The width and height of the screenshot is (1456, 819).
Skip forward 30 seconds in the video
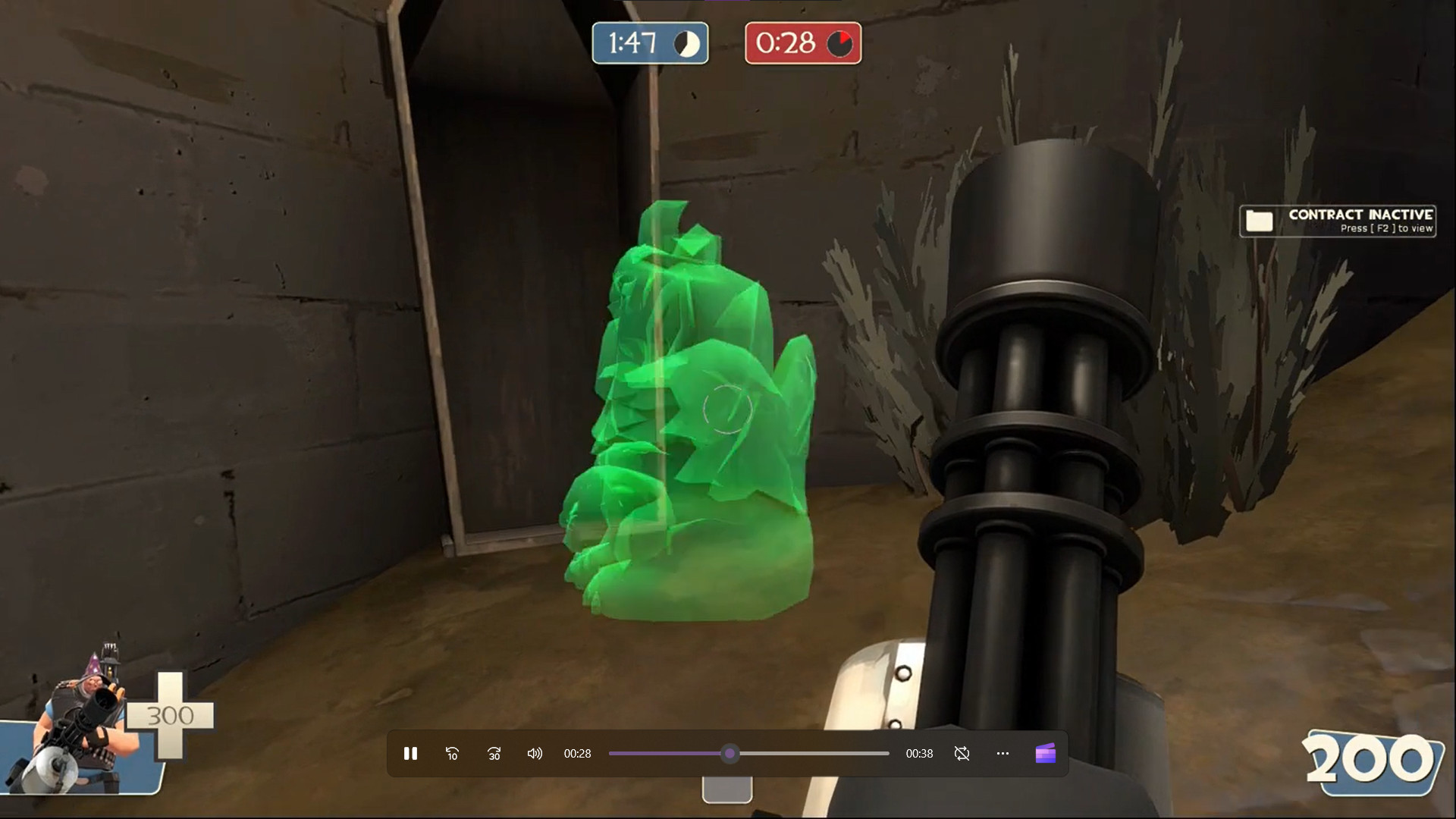click(494, 753)
